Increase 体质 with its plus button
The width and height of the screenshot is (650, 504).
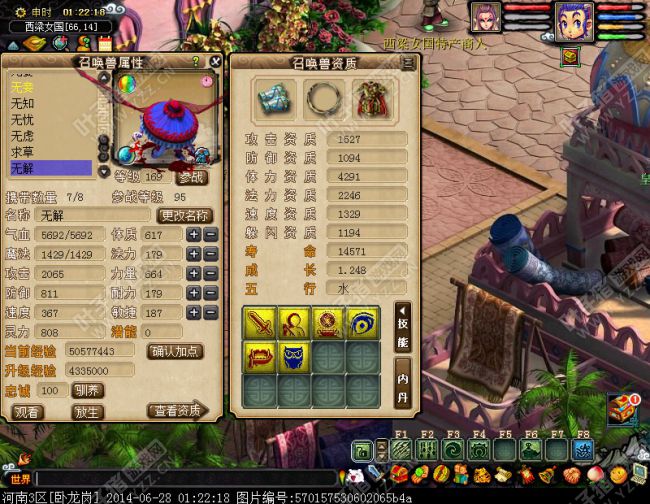point(194,234)
